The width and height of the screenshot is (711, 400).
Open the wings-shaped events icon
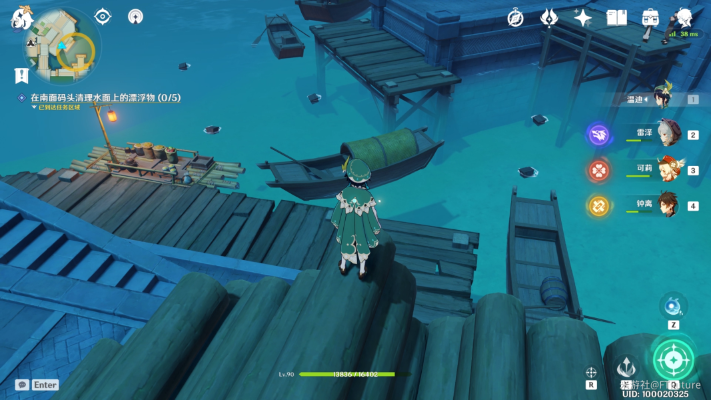point(549,17)
